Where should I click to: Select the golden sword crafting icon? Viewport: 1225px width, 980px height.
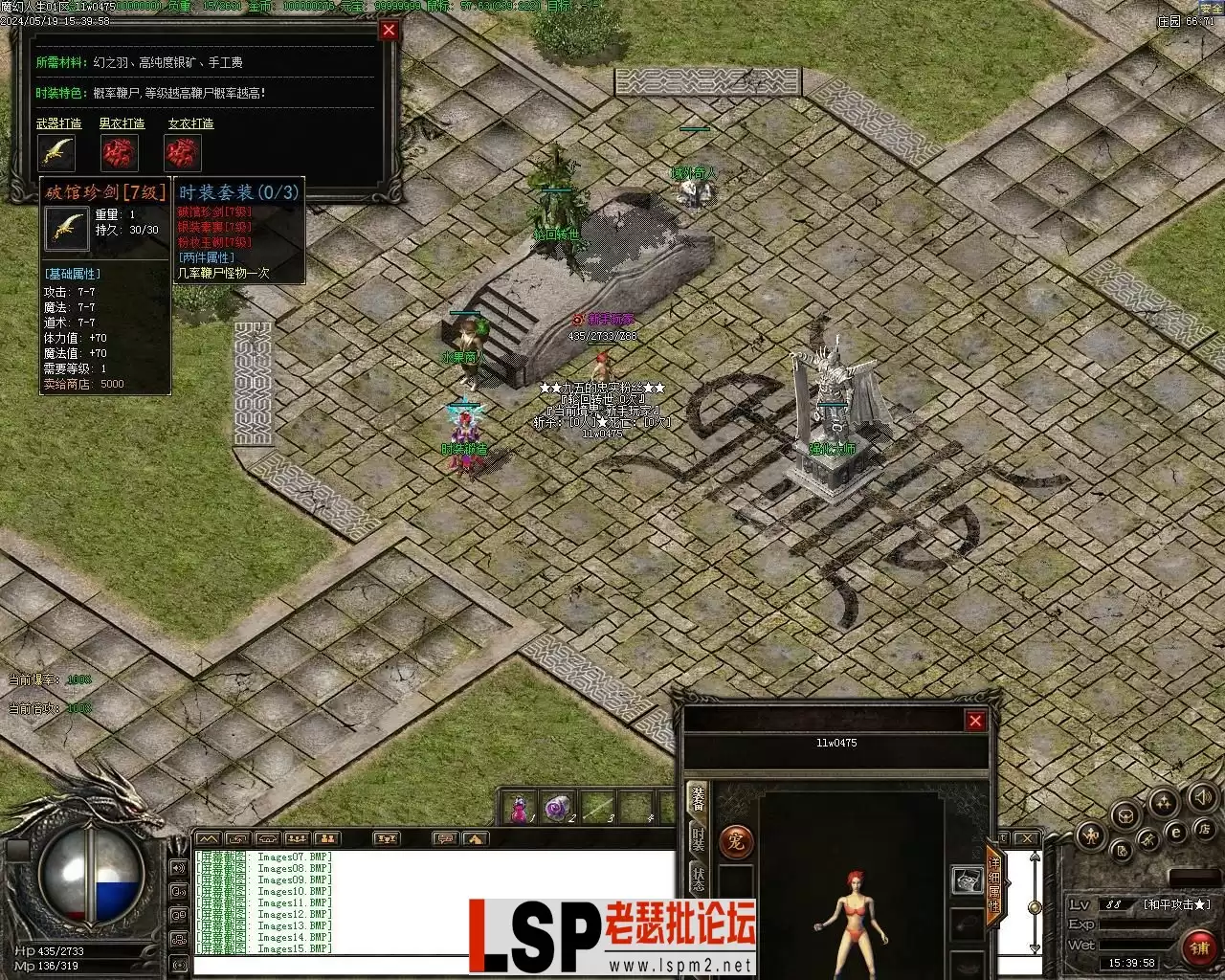[x=57, y=152]
